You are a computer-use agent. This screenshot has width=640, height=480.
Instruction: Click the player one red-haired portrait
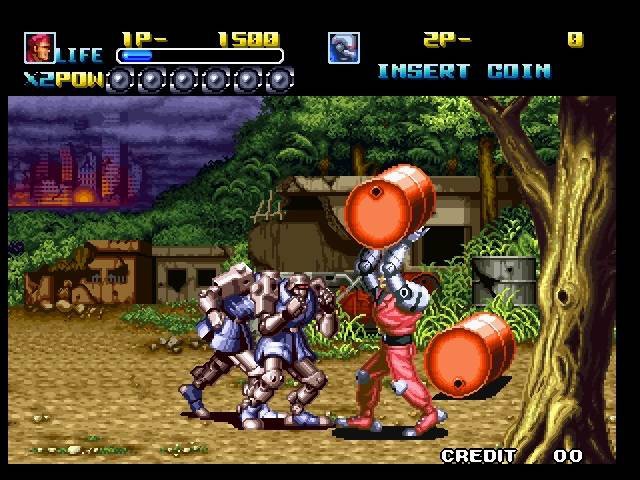[39, 47]
